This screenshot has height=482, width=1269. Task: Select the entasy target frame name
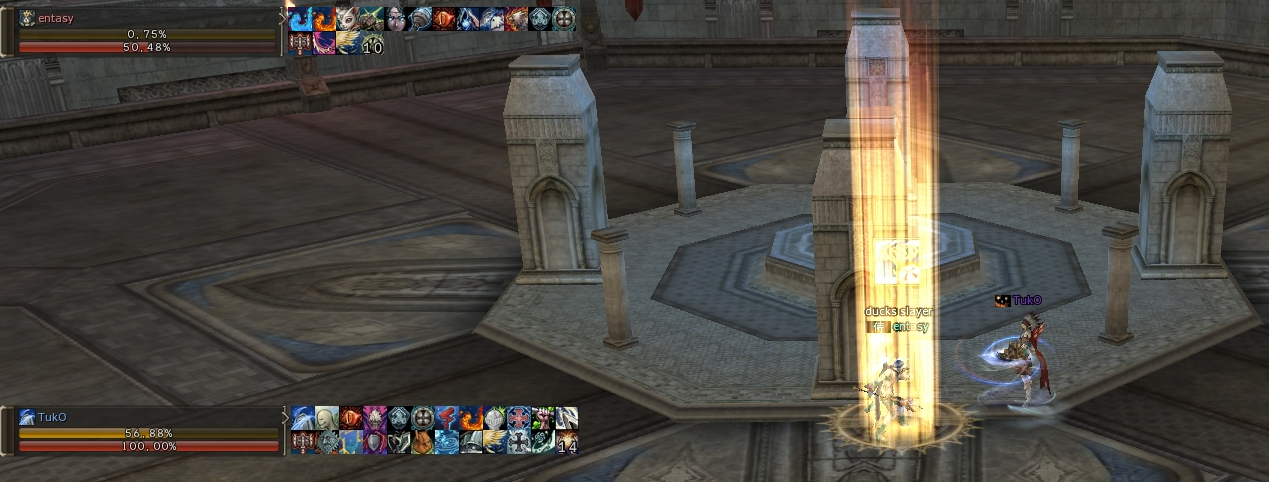click(x=56, y=18)
